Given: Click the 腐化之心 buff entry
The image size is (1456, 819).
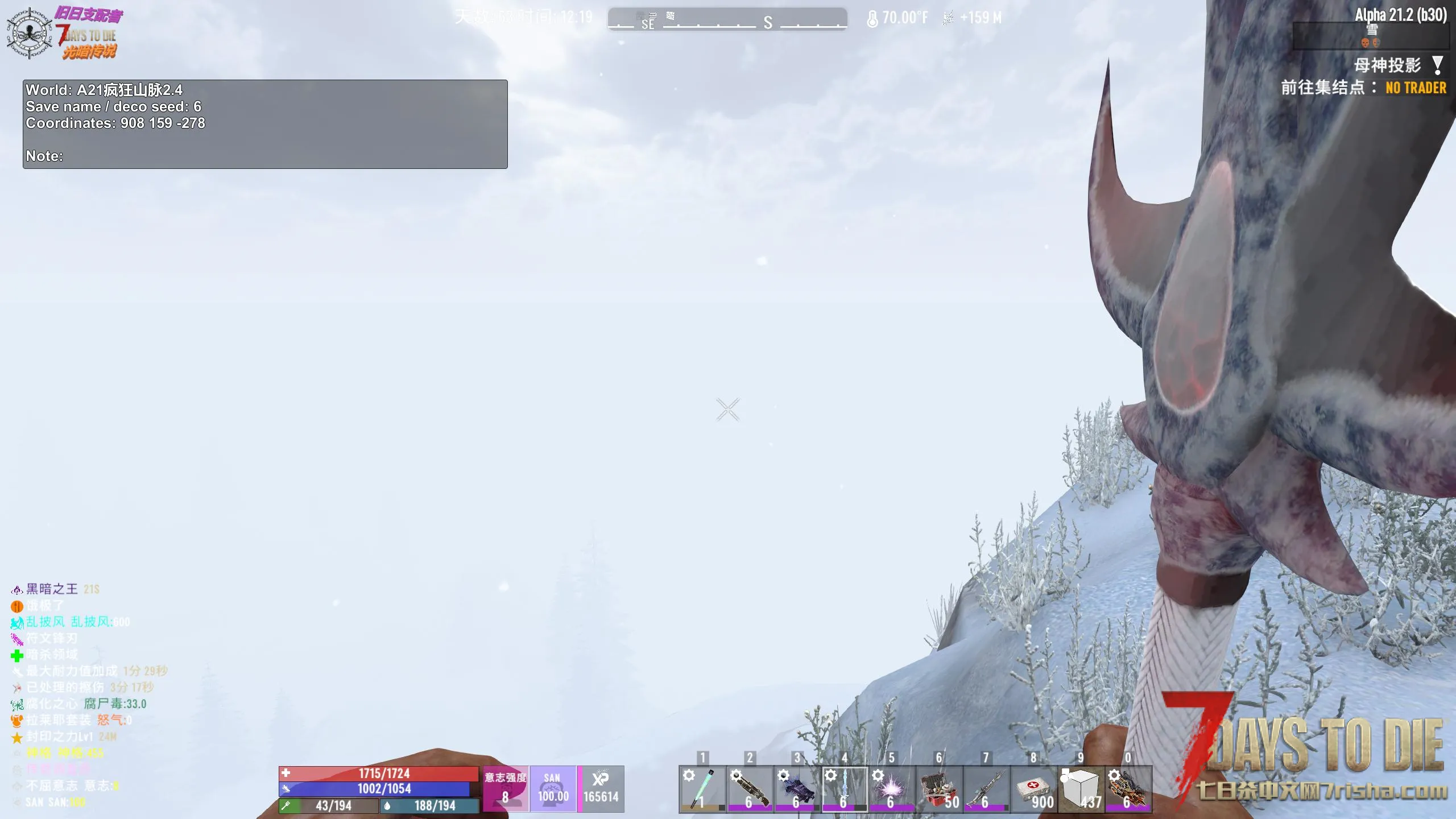Looking at the screenshot, I should (x=52, y=704).
